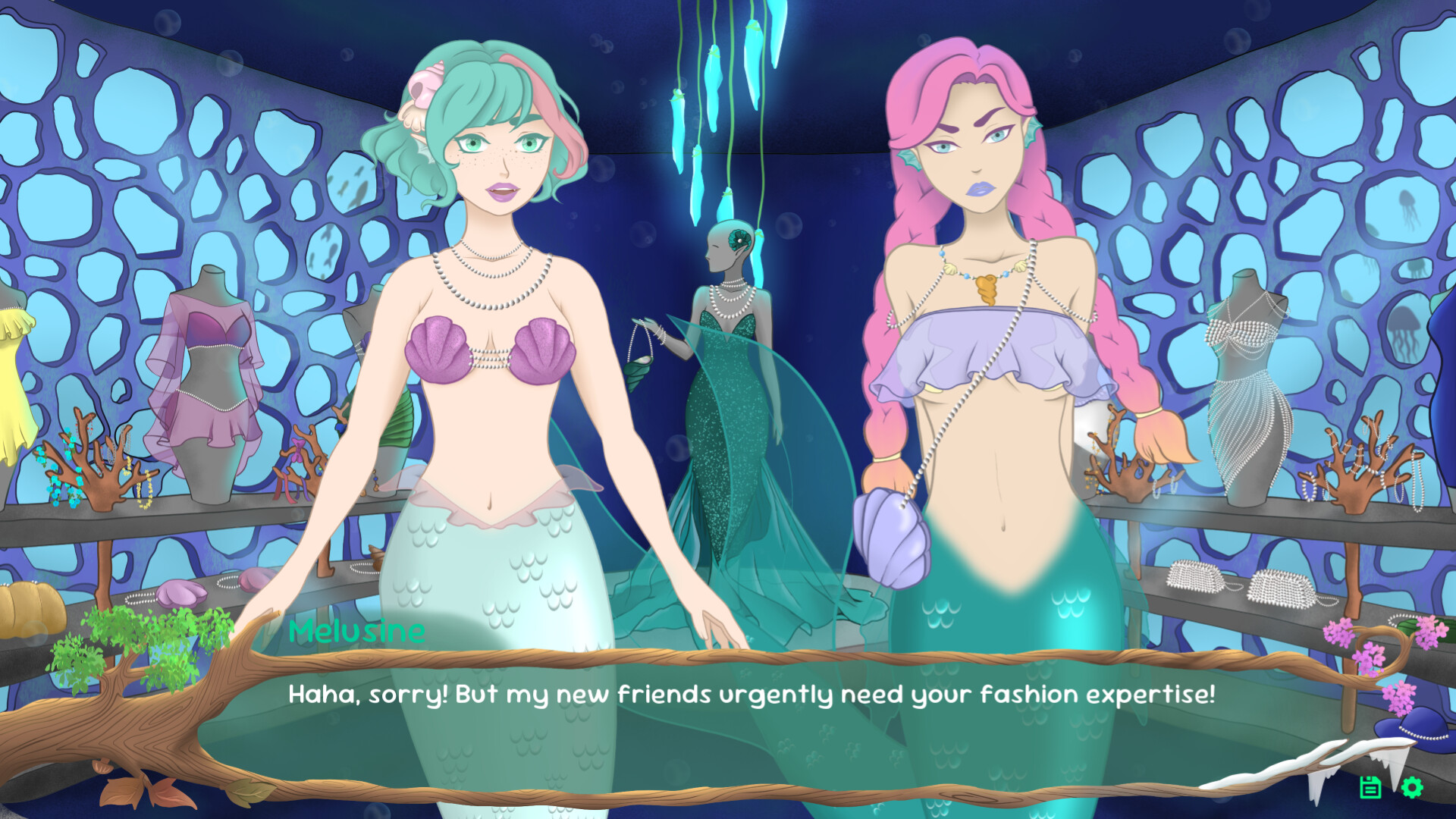
Task: Click the Melusine name label
Action: pos(356,631)
